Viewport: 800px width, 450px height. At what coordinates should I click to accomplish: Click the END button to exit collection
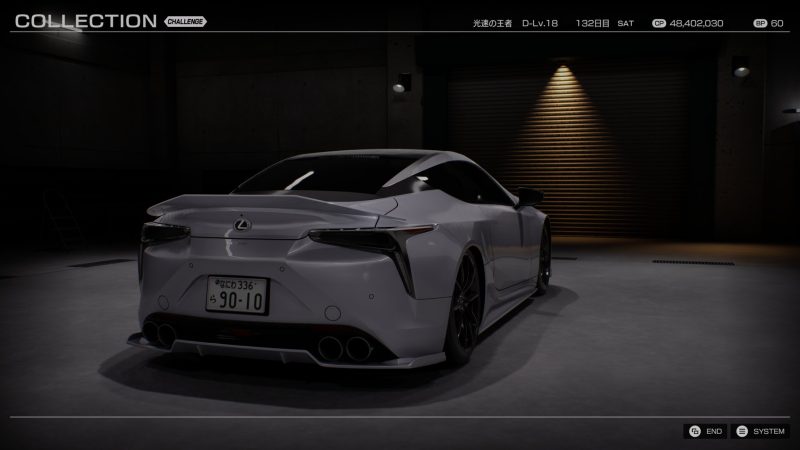tap(705, 431)
